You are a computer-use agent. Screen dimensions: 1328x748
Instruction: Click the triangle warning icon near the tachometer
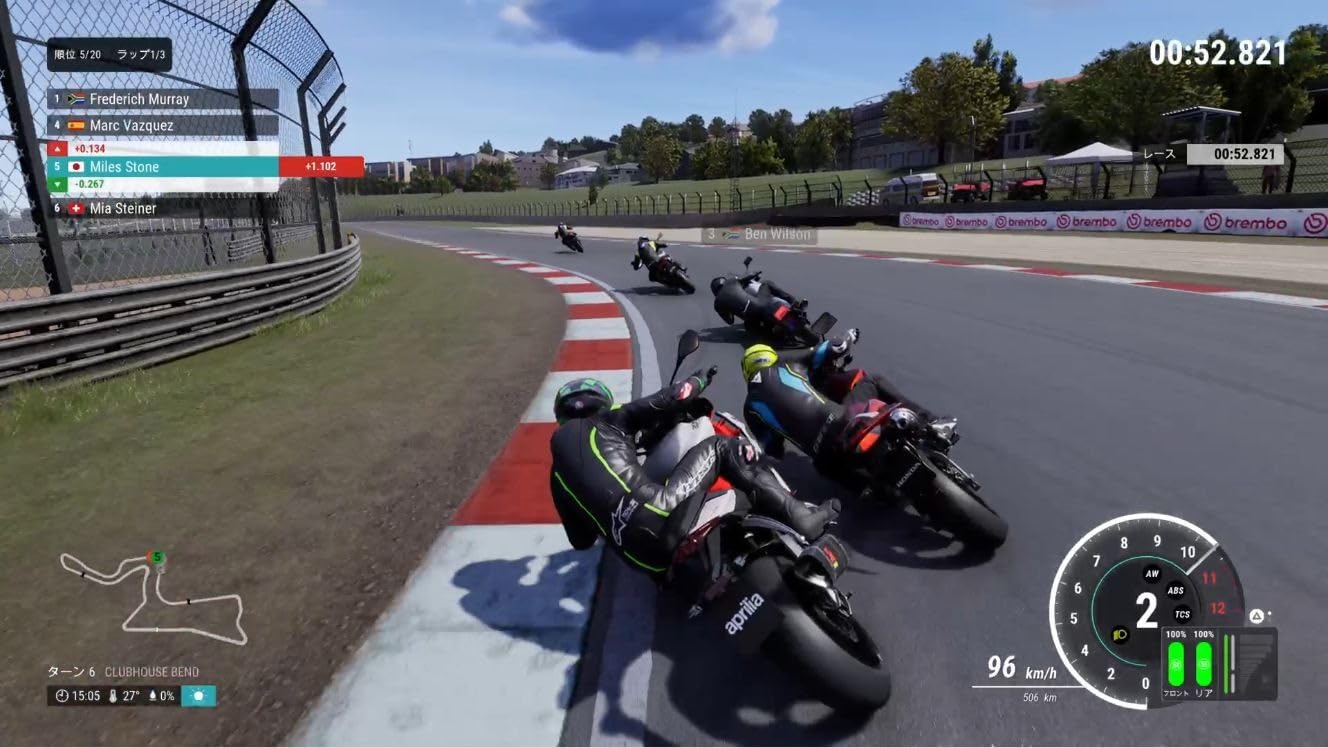click(x=1257, y=615)
